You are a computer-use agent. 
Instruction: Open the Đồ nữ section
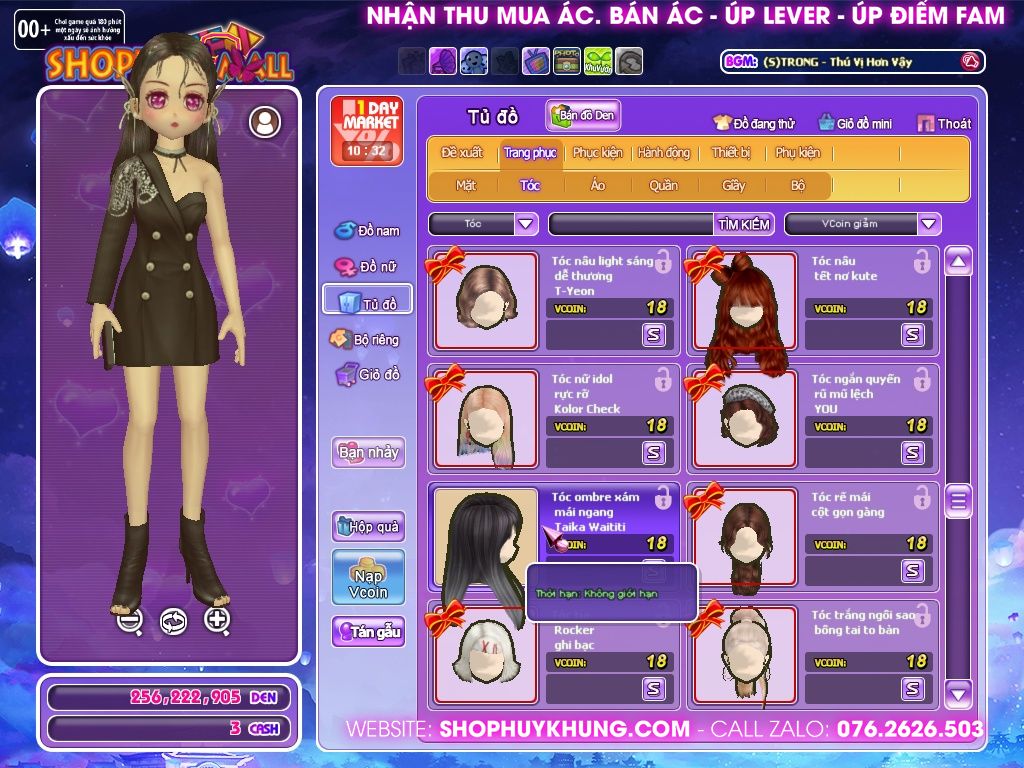click(x=367, y=267)
